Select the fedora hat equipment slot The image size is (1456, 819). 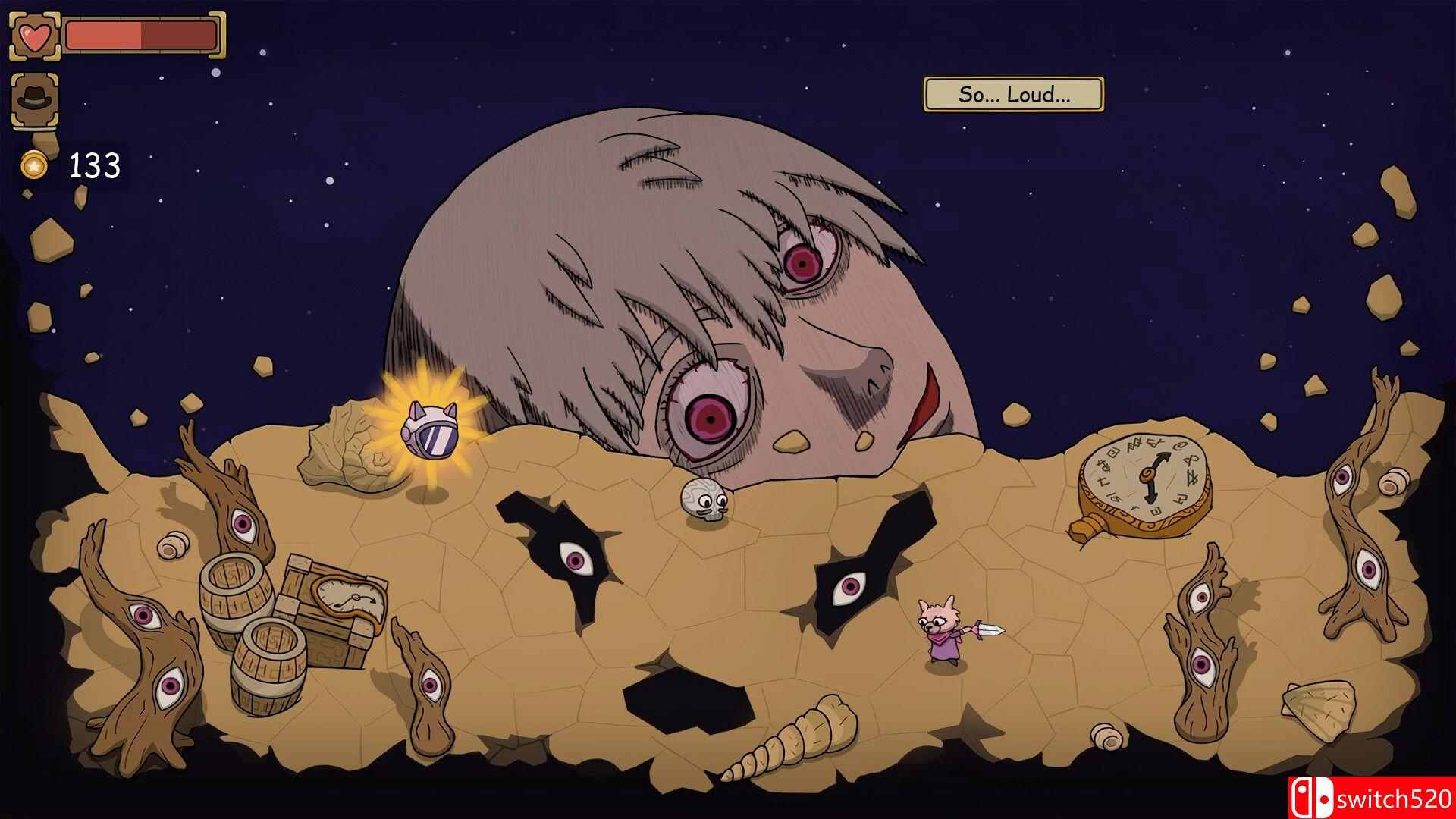point(34,99)
